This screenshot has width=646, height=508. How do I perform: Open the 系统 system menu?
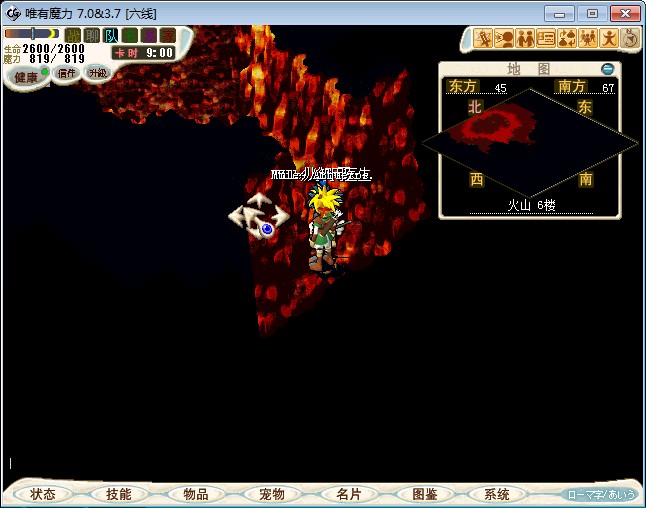497,494
